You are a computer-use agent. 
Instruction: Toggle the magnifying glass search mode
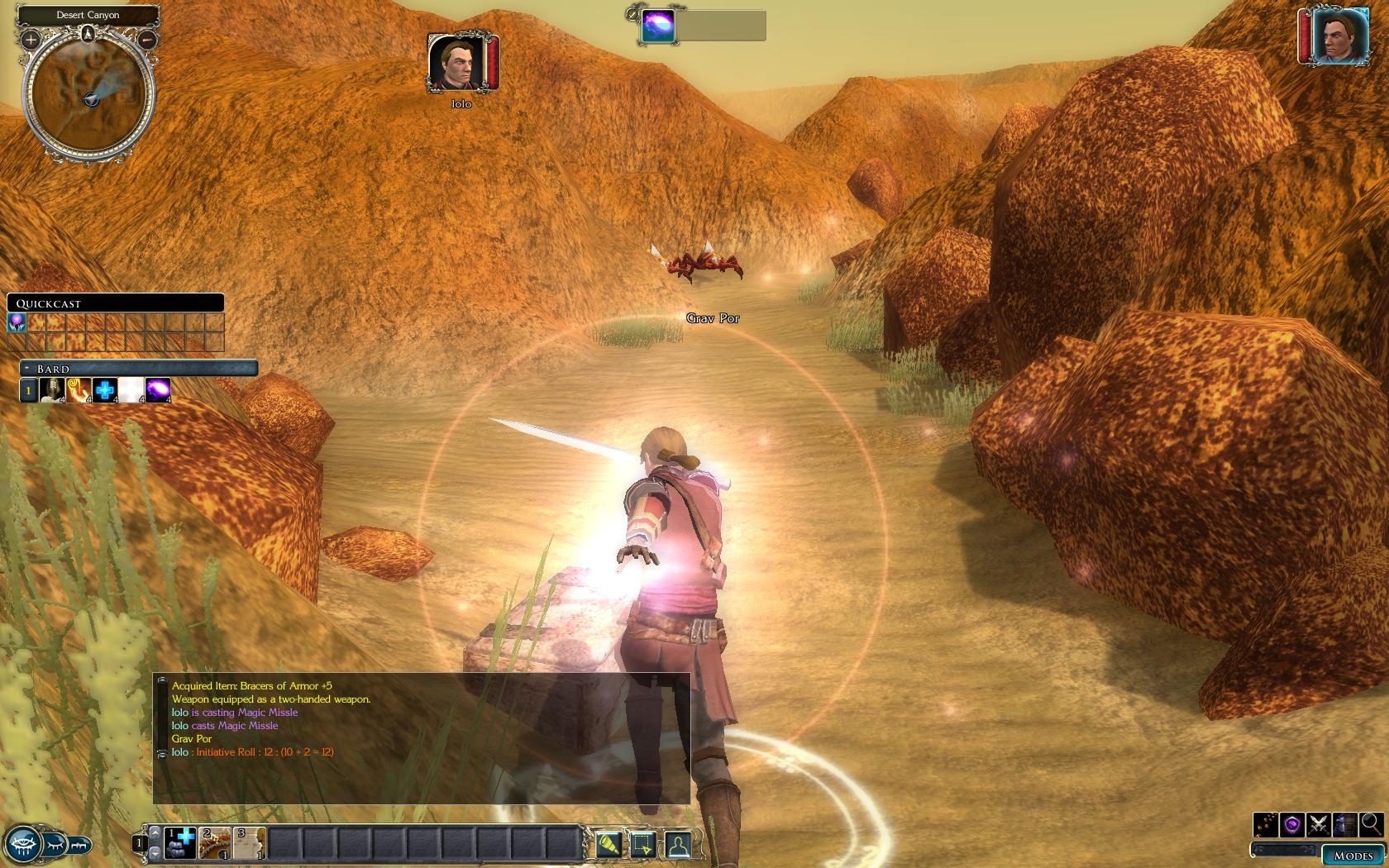pyautogui.click(x=1370, y=824)
